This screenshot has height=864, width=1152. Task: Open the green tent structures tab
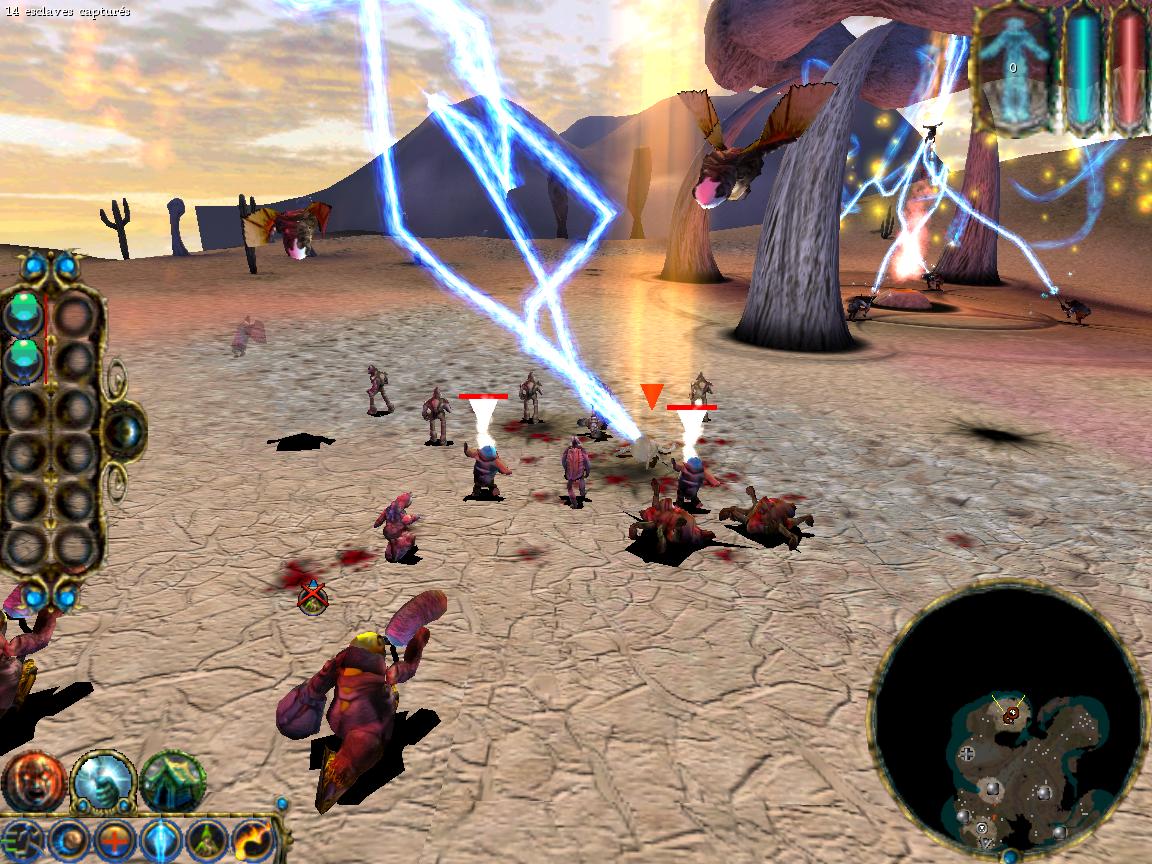coord(173,781)
